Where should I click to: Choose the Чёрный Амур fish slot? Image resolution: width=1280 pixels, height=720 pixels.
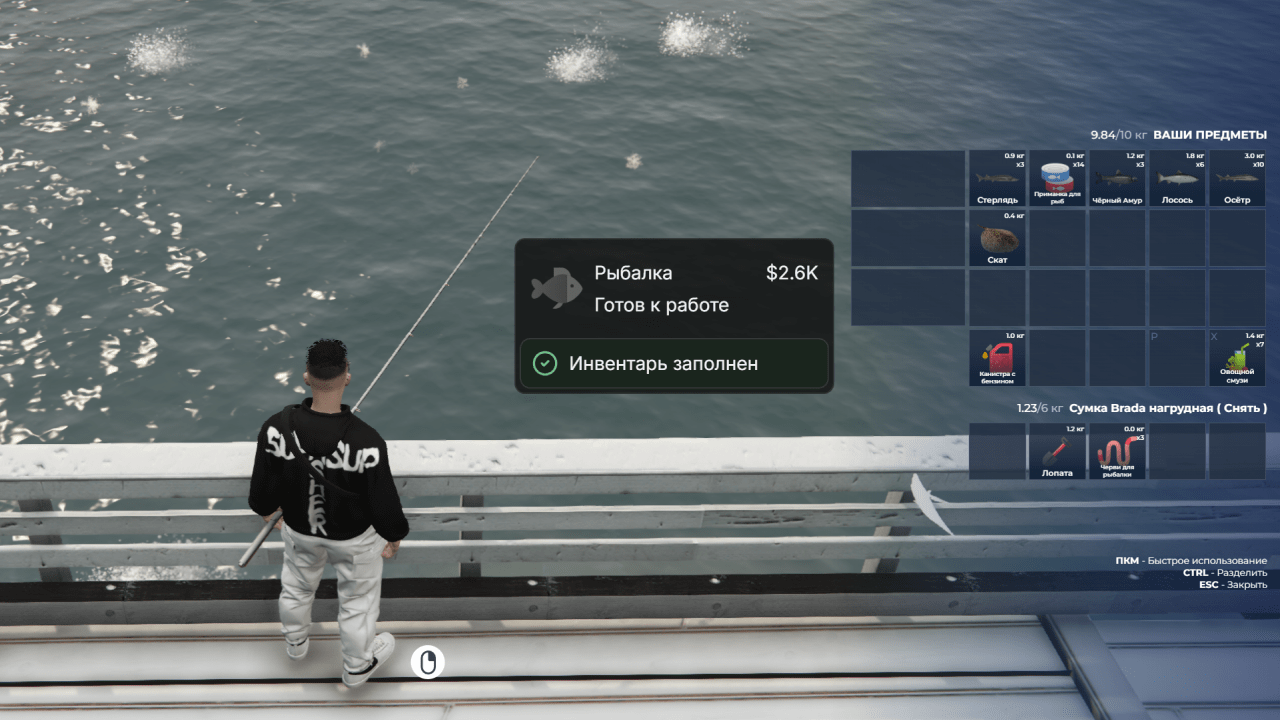click(1117, 178)
